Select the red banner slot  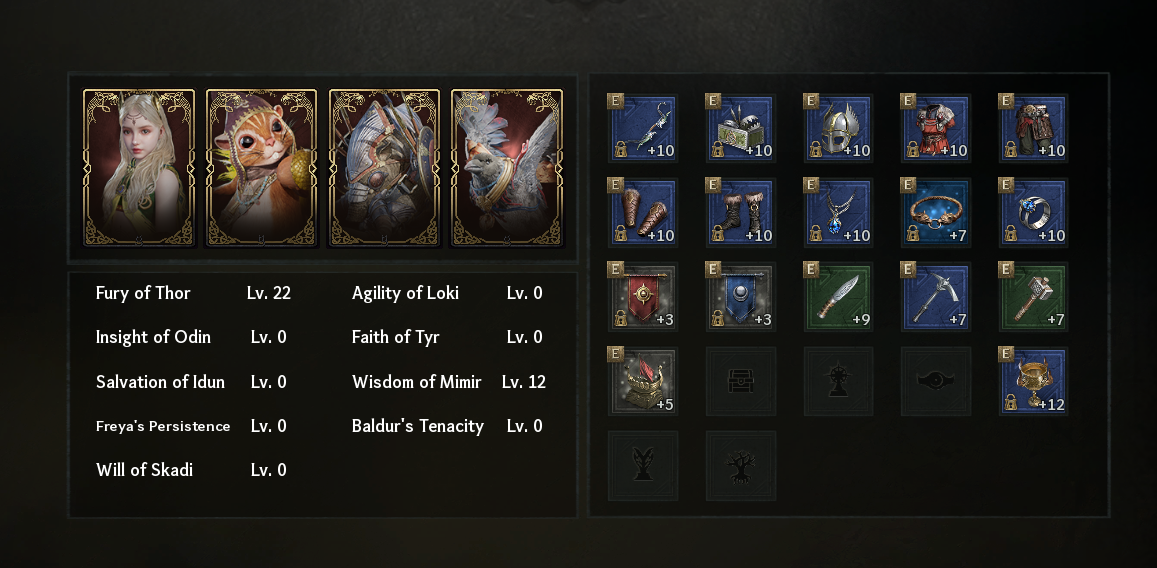tap(643, 297)
